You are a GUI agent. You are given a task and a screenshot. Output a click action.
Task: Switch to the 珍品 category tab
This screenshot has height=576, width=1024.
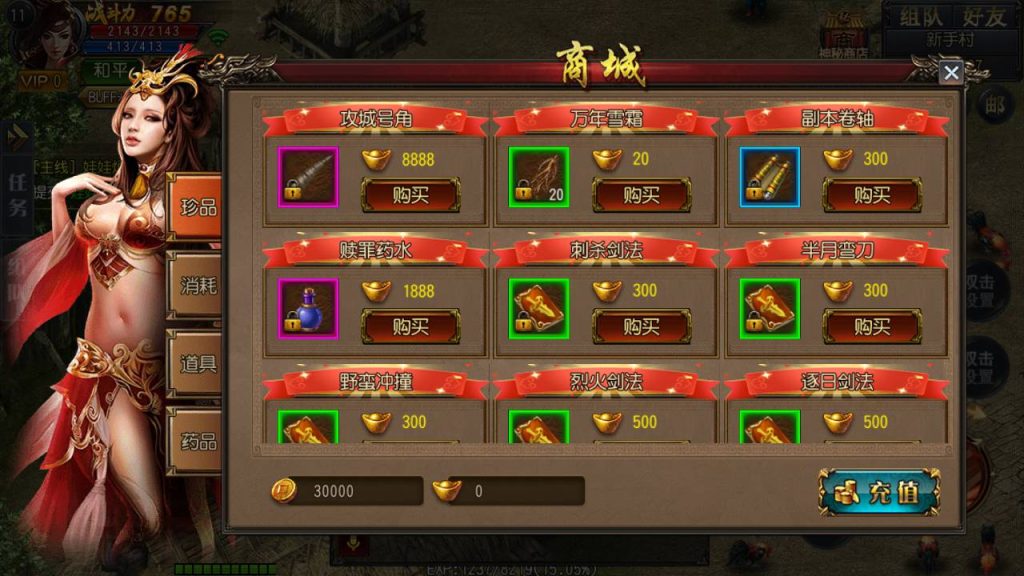pos(196,207)
